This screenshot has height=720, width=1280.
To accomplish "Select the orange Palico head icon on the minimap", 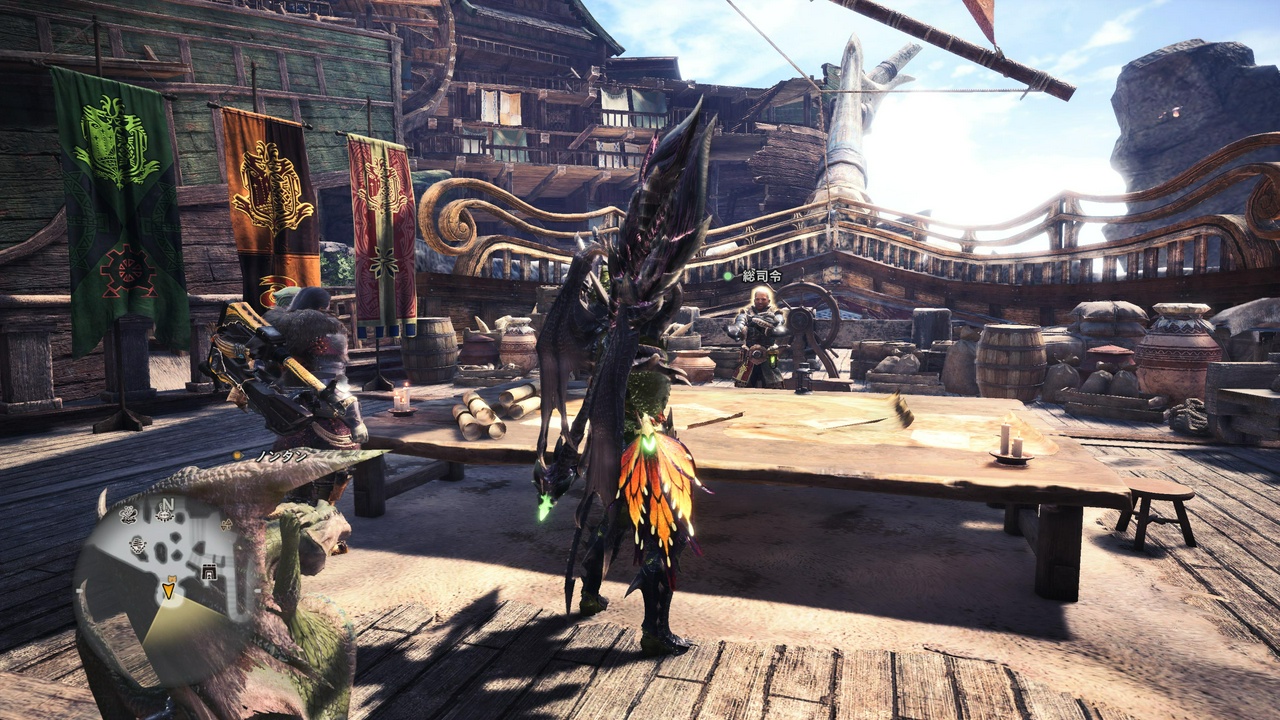I will tap(172, 577).
